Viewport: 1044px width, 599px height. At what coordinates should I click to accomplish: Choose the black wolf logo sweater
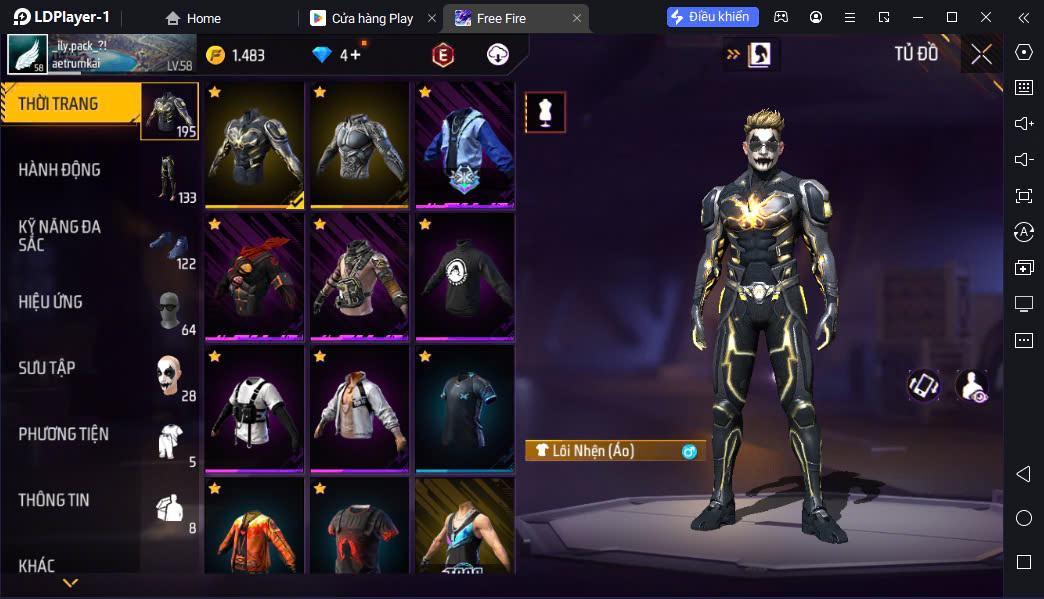tap(464, 276)
